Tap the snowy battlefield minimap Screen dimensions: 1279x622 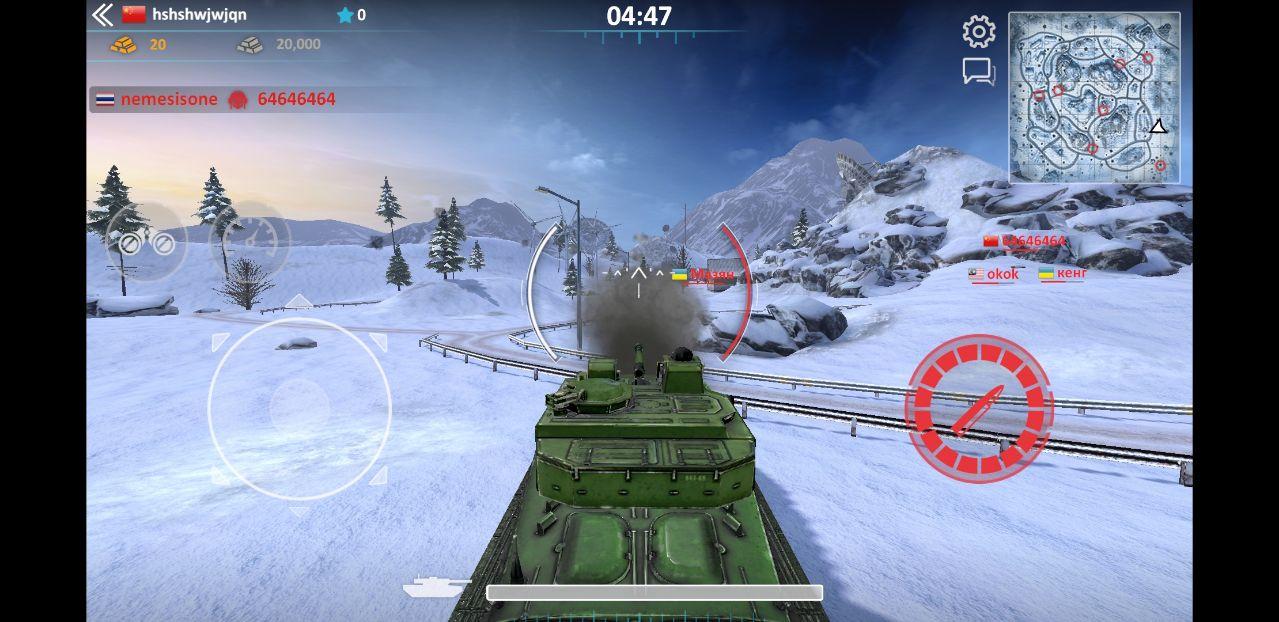[x=1094, y=97]
